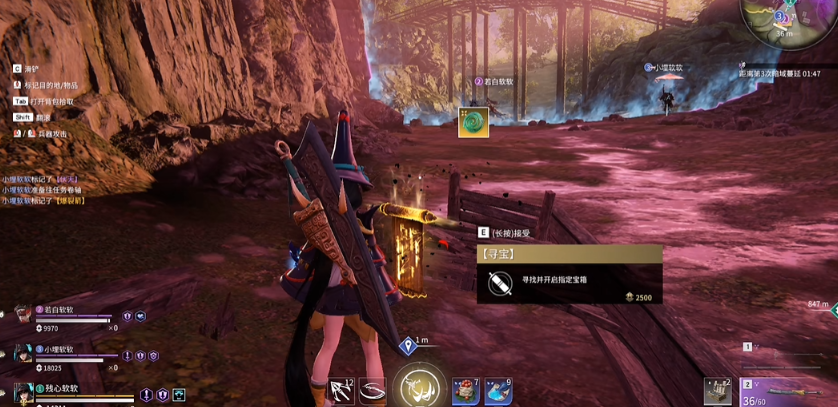Image resolution: width=838 pixels, height=407 pixels.
Task: Click the chat log message about 爆裂箭
Action: click(43, 200)
